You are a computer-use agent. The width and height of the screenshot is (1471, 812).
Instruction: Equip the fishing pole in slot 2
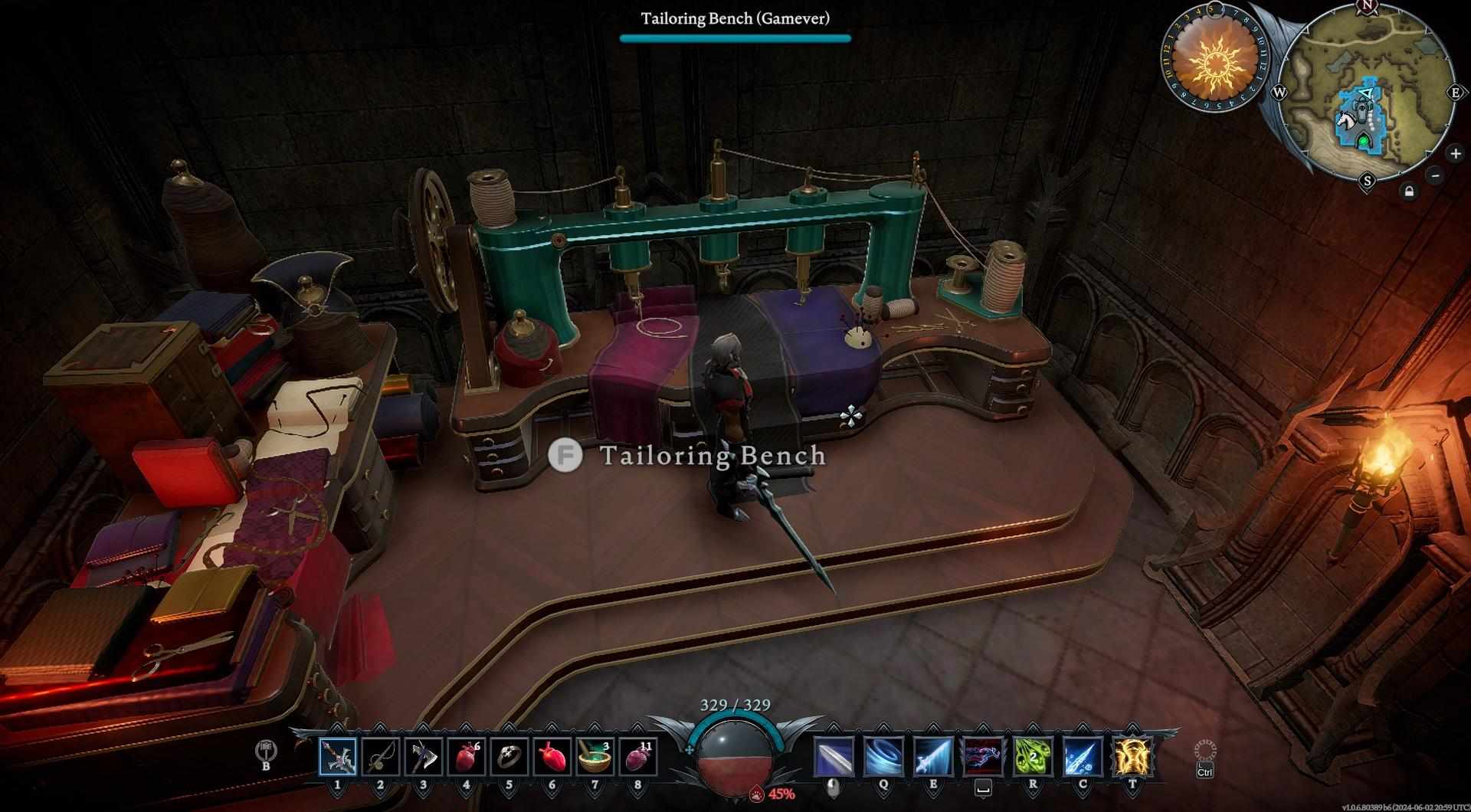(381, 756)
